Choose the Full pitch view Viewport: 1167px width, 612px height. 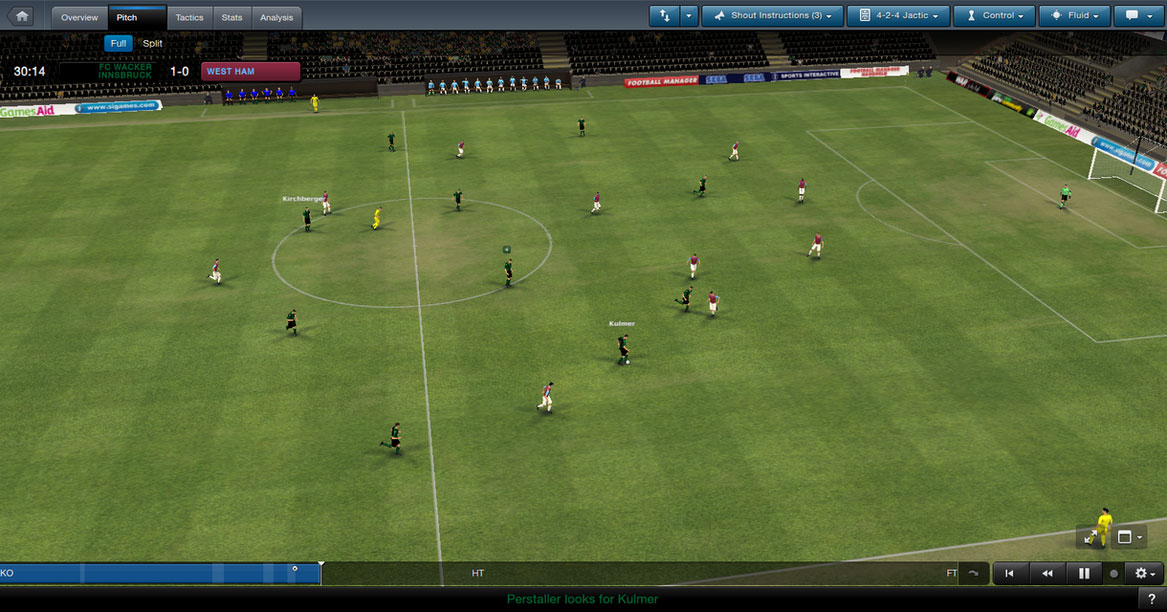118,43
